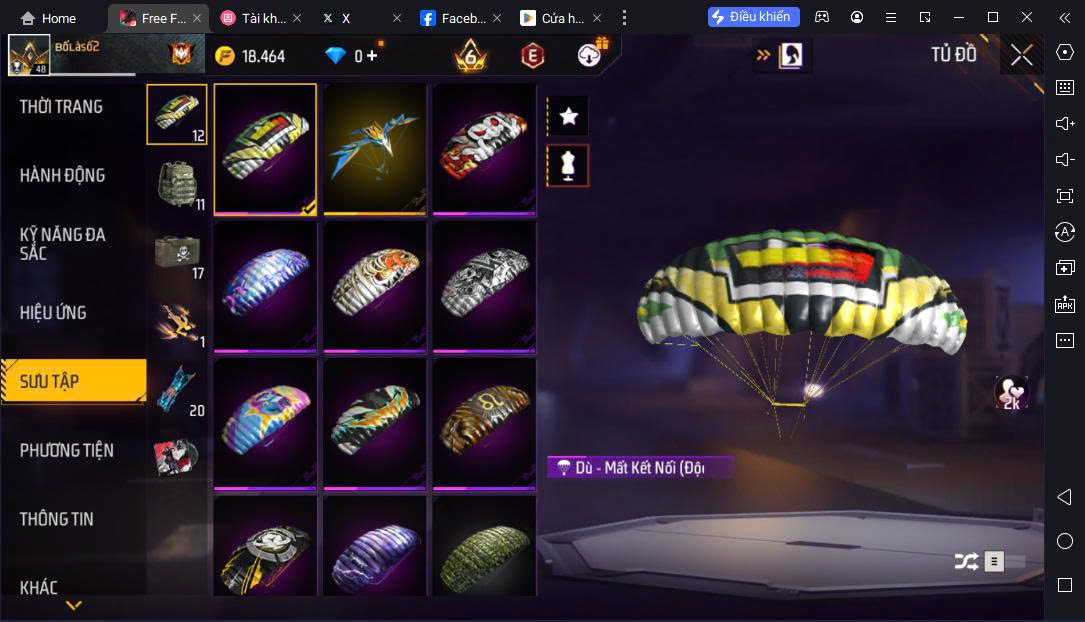Click the mannequin preview button
The image size is (1085, 622).
click(568, 166)
